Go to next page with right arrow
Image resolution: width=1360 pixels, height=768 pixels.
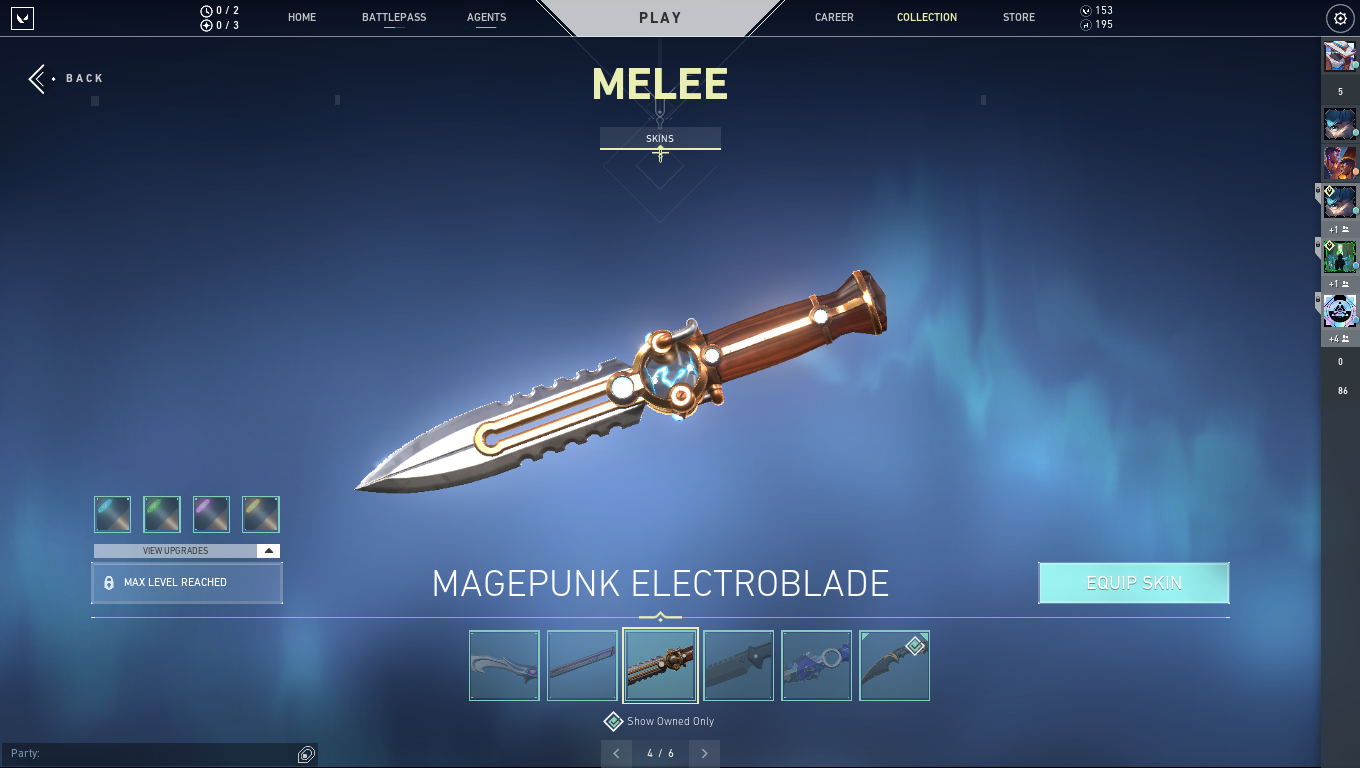tap(704, 753)
